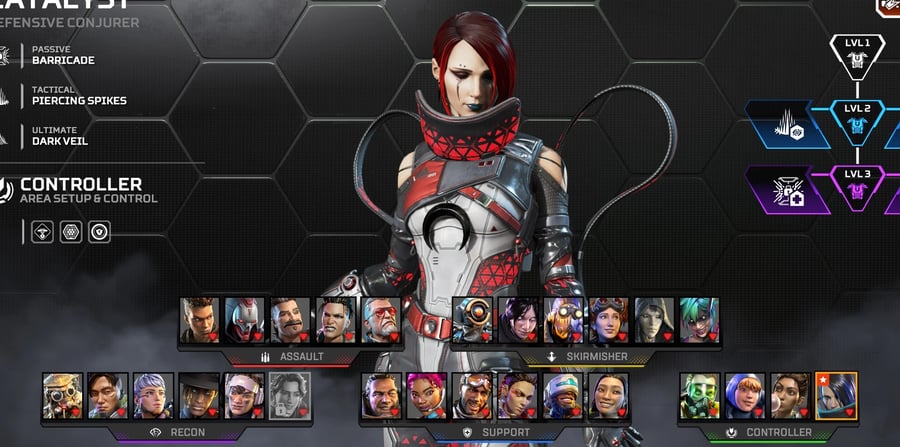Choose Bloodhound in the Recon row
Screen dimensions: 900x447
tap(62, 395)
